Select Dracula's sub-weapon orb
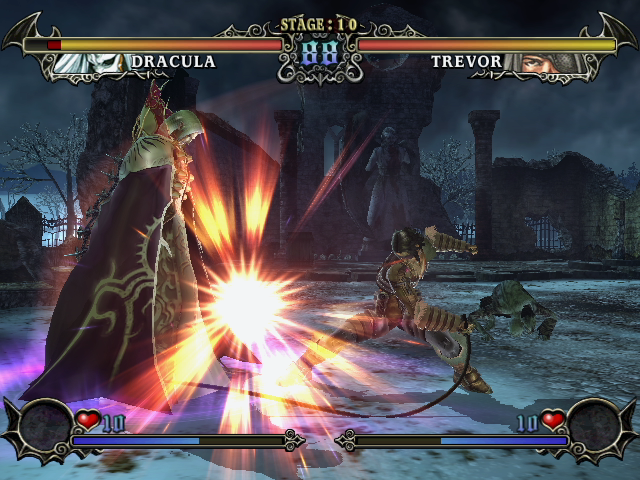This screenshot has width=640, height=480. pyautogui.click(x=45, y=425)
